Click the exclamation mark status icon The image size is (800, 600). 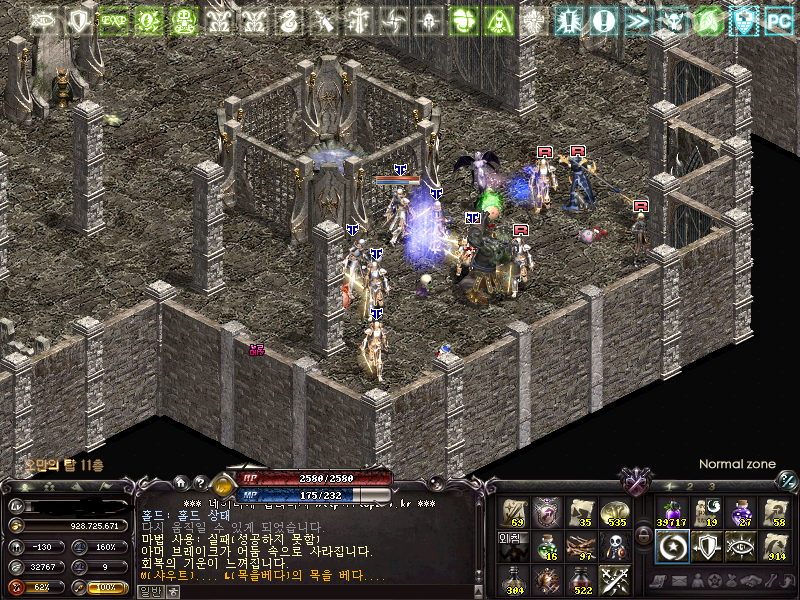(x=604, y=19)
